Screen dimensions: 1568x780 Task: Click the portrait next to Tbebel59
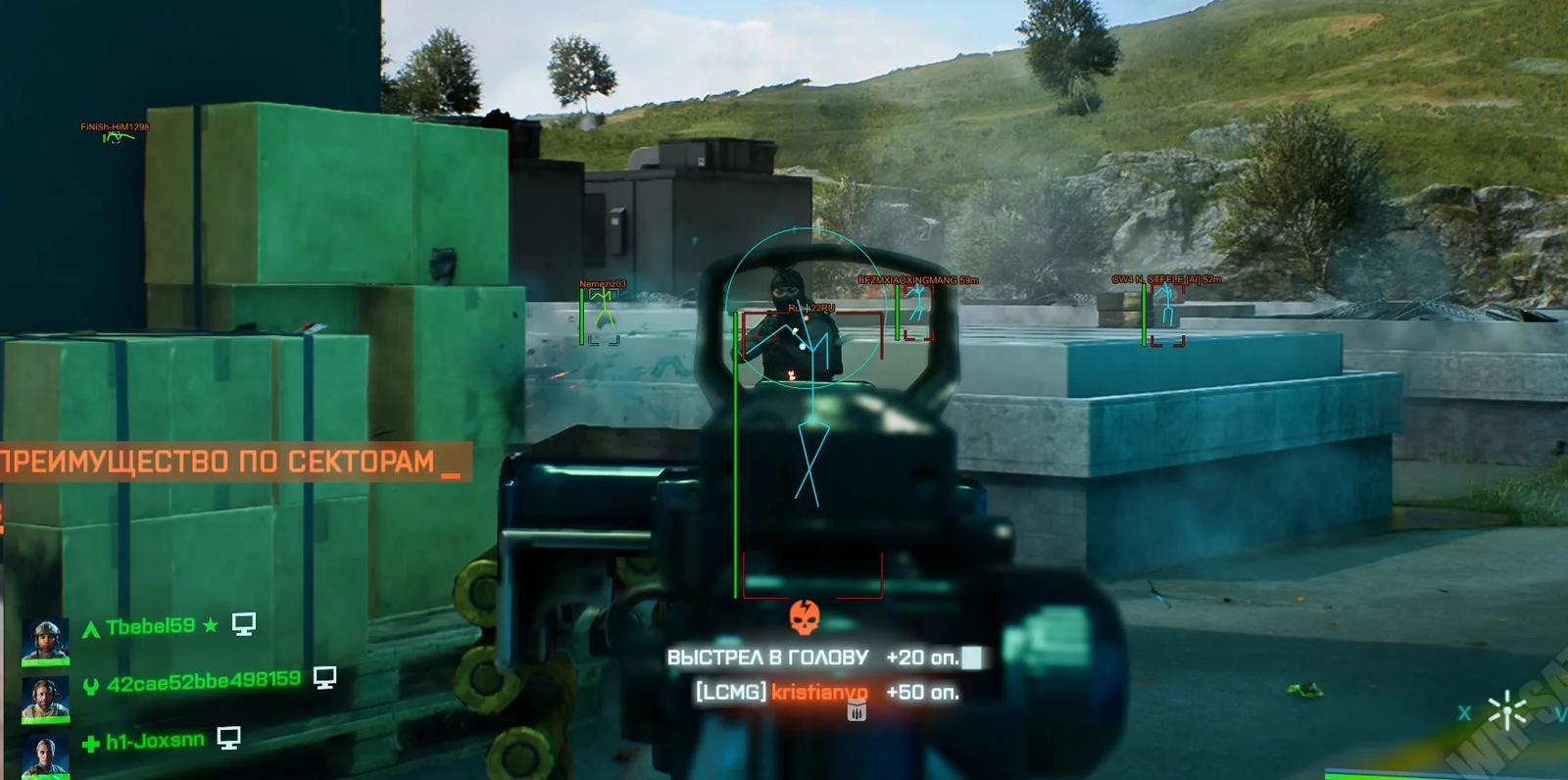[45, 641]
